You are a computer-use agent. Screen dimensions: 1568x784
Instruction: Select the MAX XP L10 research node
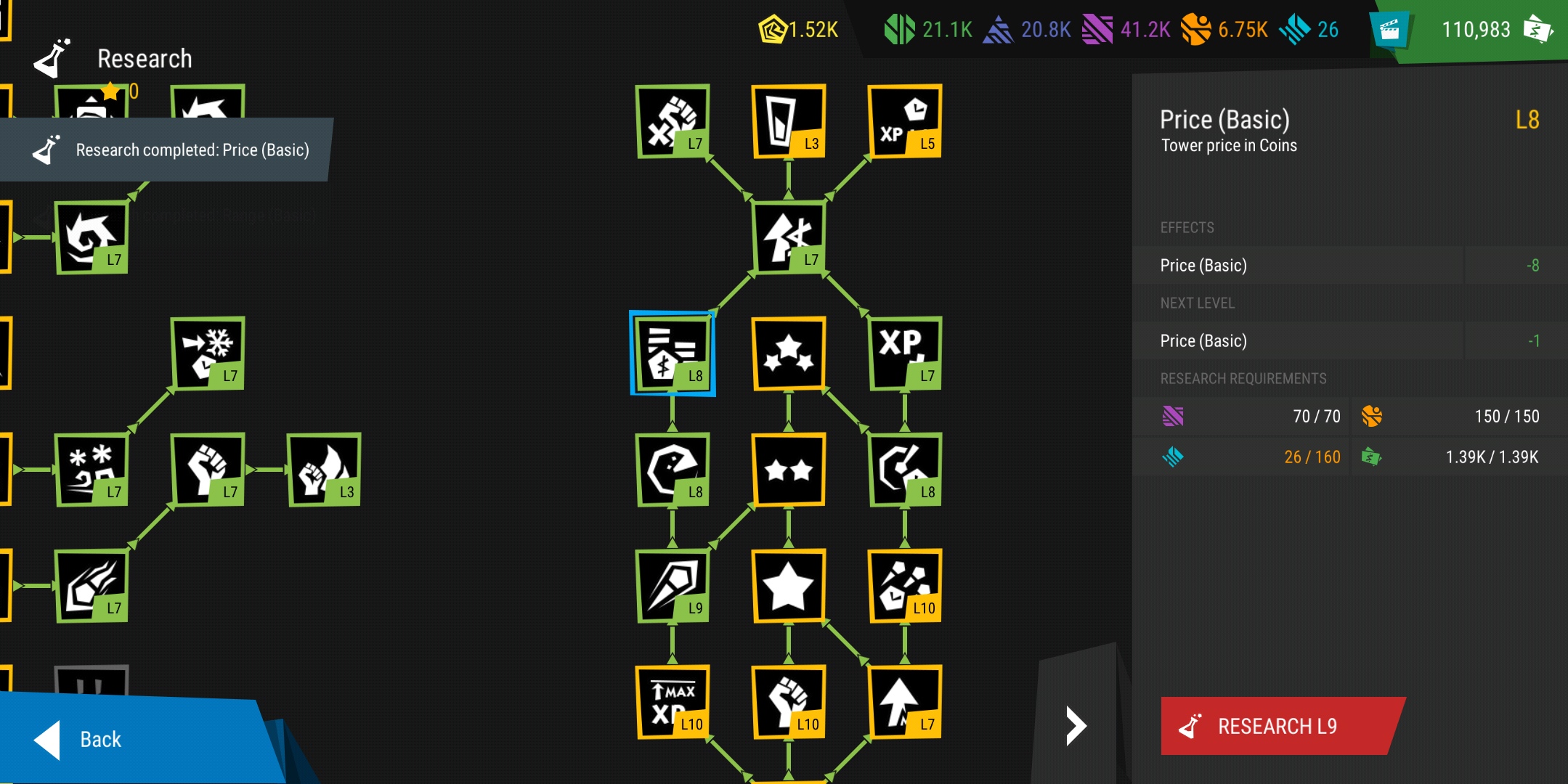[673, 702]
